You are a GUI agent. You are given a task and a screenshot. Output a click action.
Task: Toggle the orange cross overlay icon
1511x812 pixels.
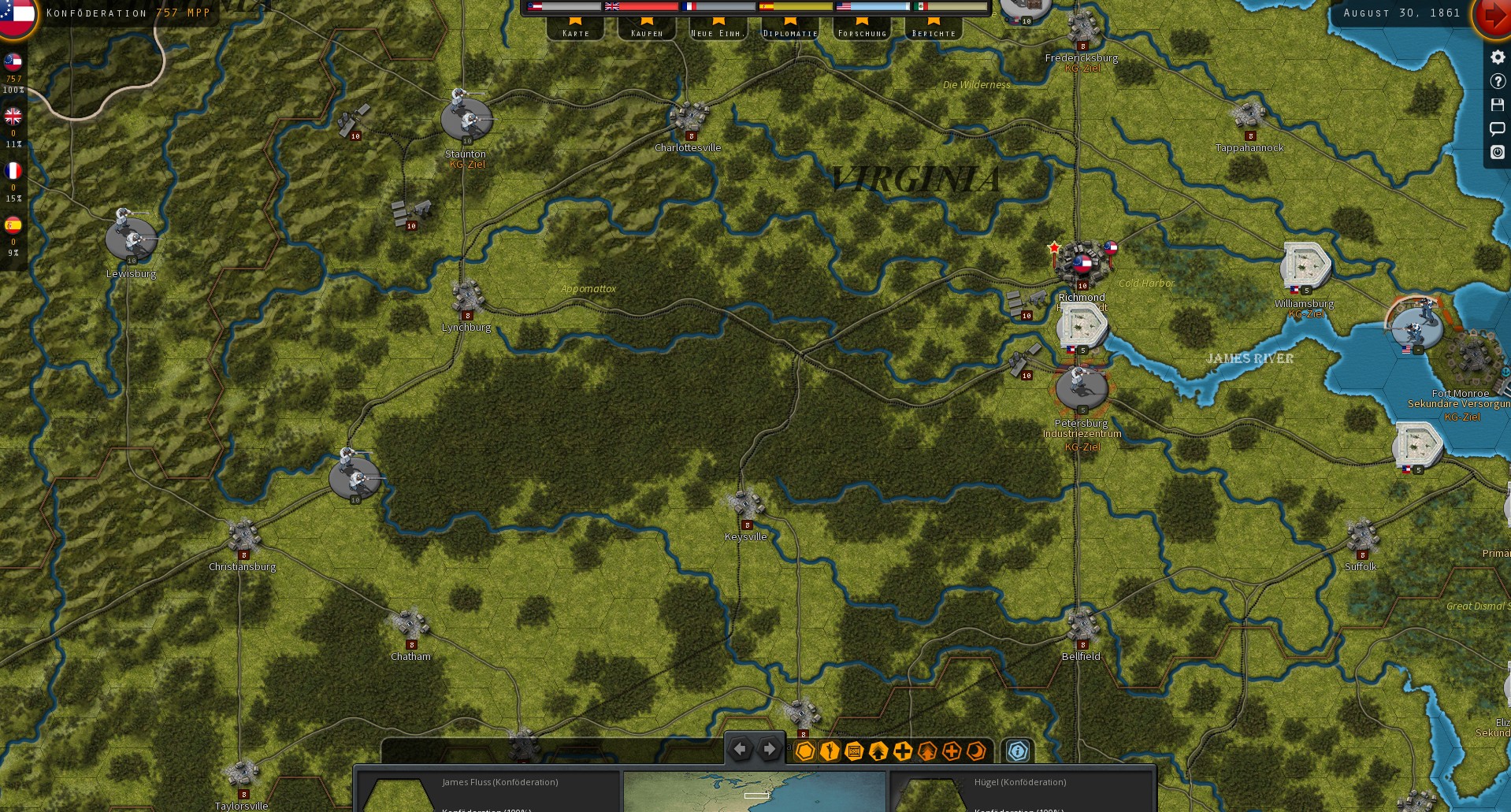[952, 751]
